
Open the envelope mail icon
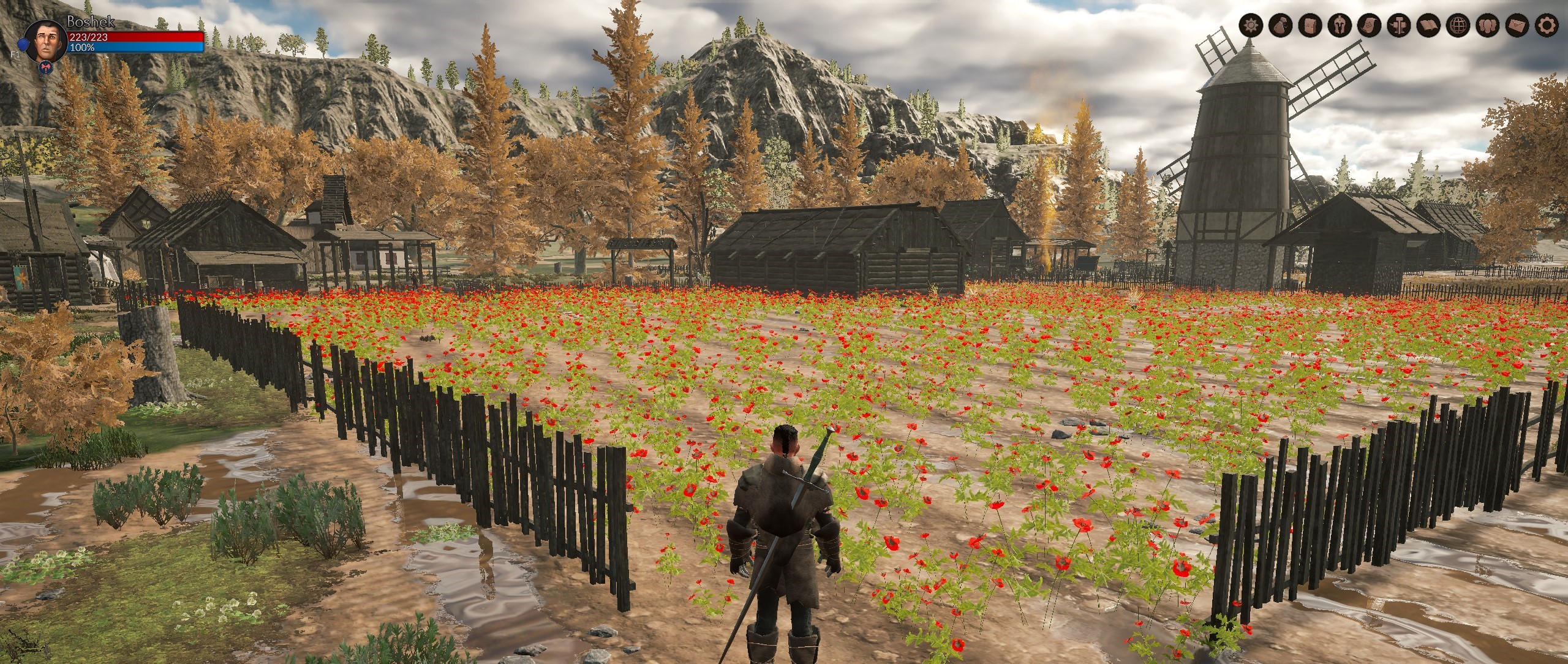(1517, 42)
